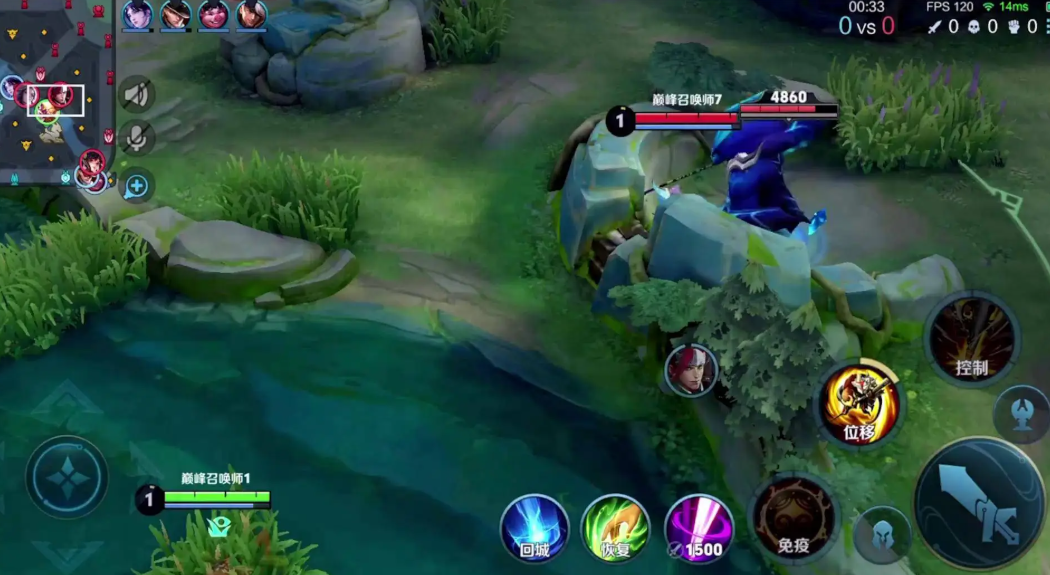This screenshot has width=1050, height=575.
Task: Cast the 免疫 immunity skill
Action: (794, 517)
